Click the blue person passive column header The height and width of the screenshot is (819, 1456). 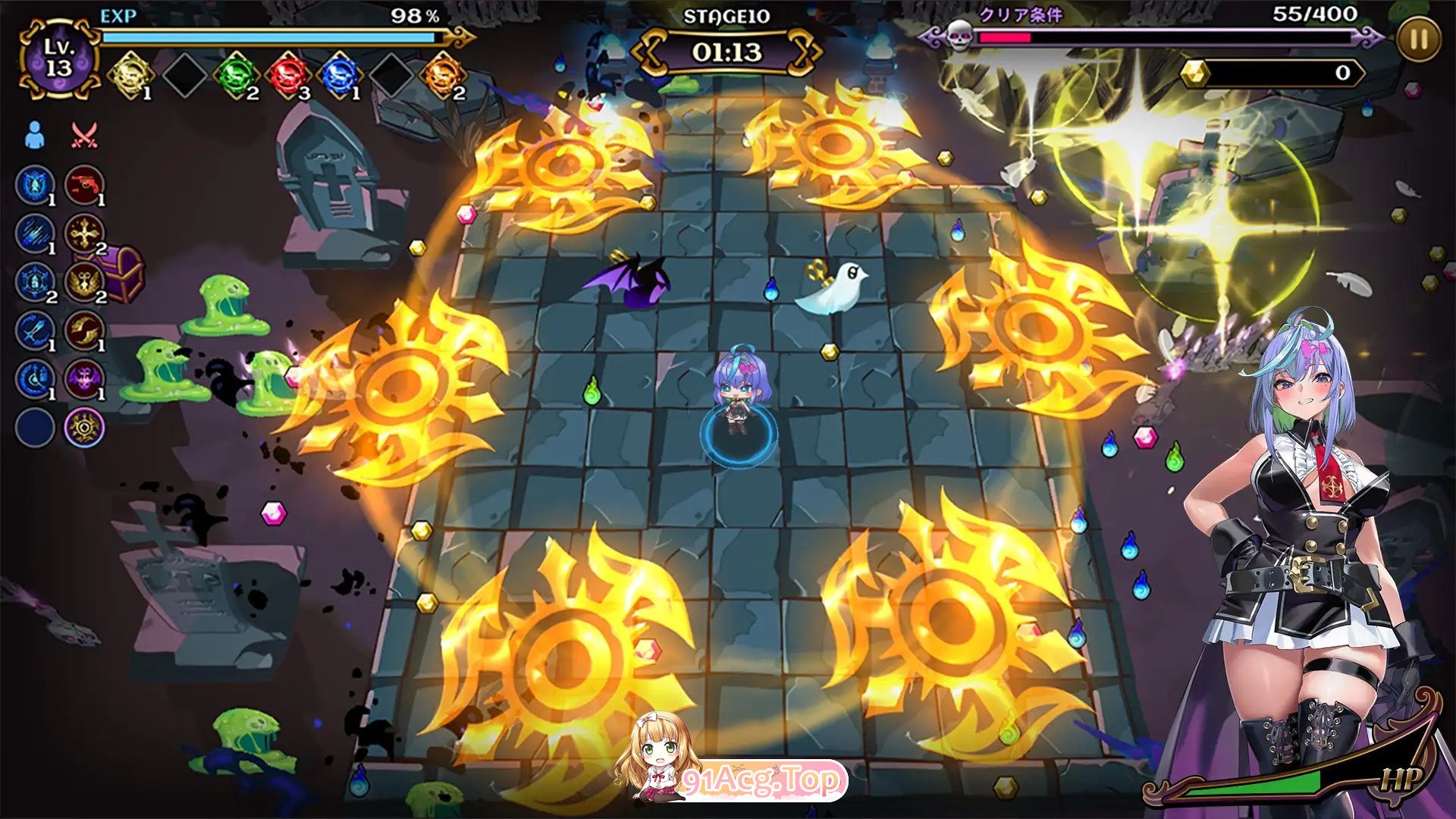pyautogui.click(x=34, y=135)
